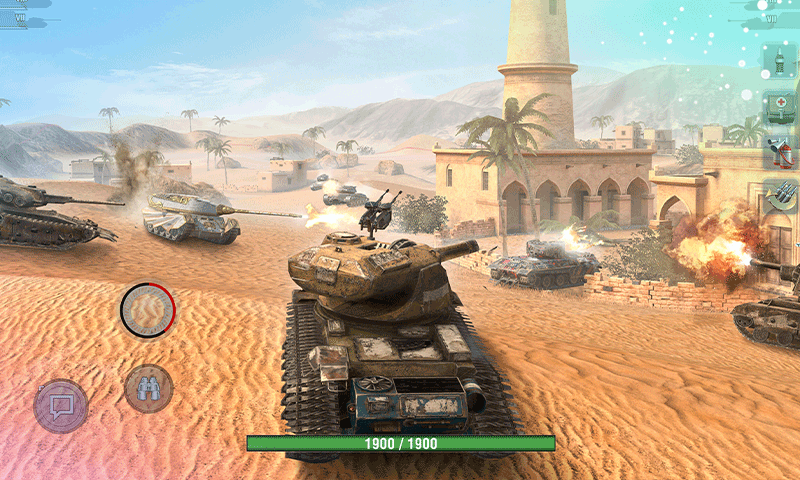Viewport: 800px width, 480px height.
Task: Switch shells with the ammo reload icon
Action: [x=779, y=197]
